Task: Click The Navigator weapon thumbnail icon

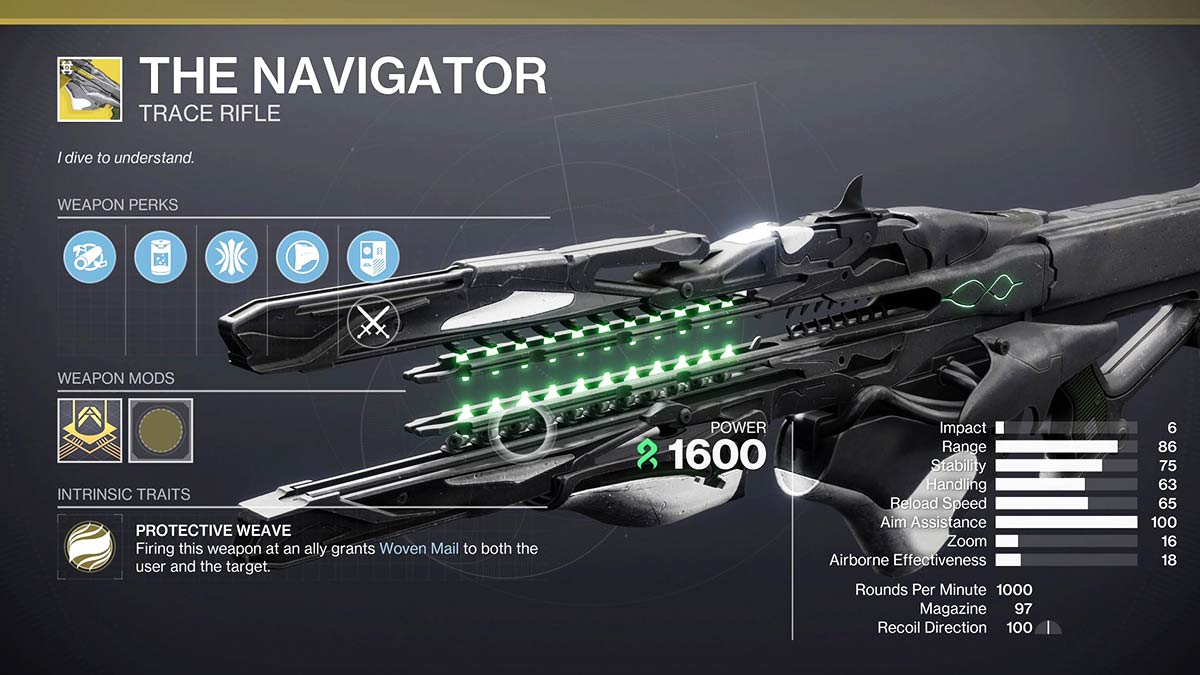Action: click(90, 89)
